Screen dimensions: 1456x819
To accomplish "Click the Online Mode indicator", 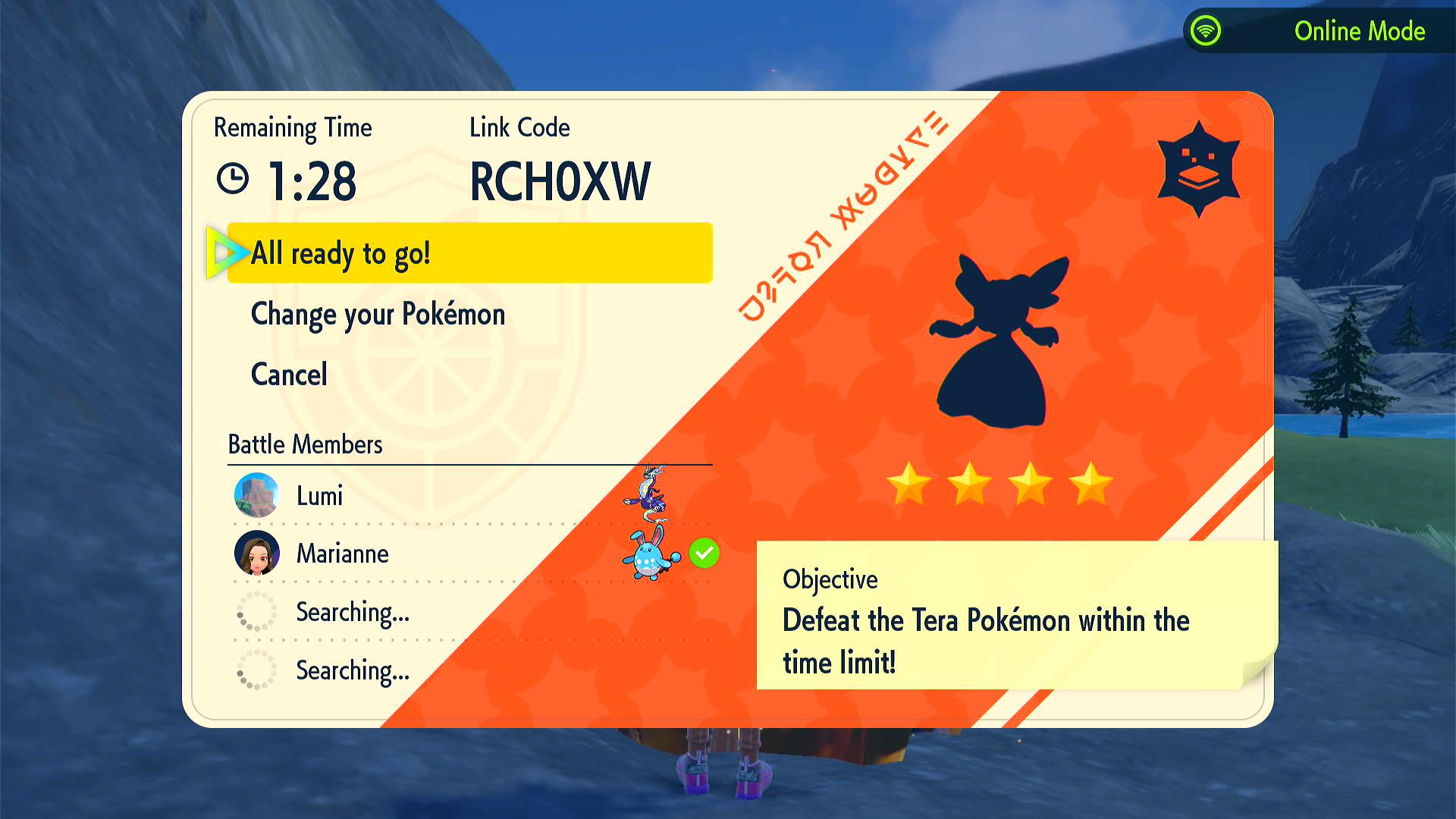I will click(1319, 31).
